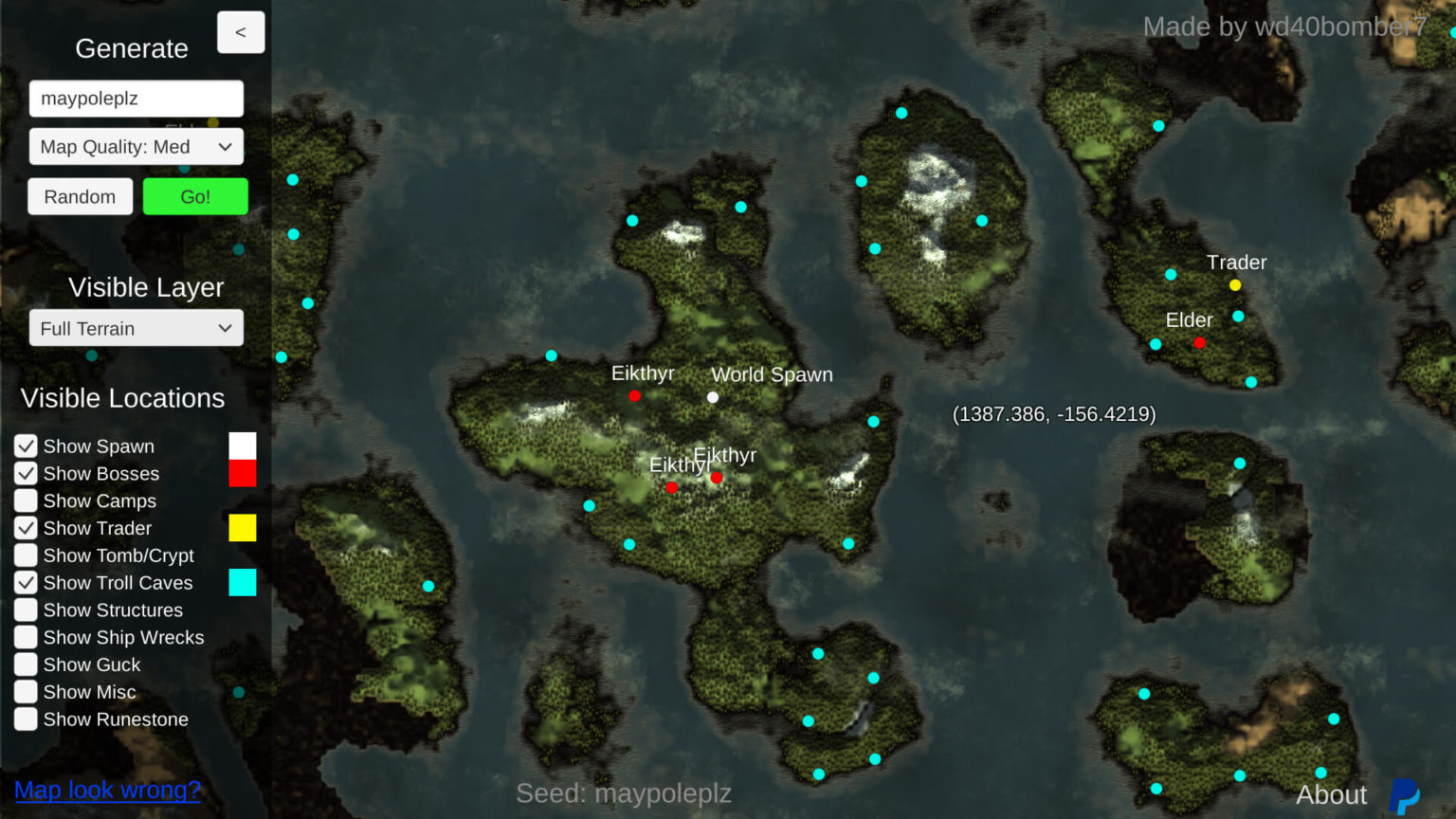The width and height of the screenshot is (1456, 819).
Task: Select a troll cave marker on the southern island
Action: 816,652
